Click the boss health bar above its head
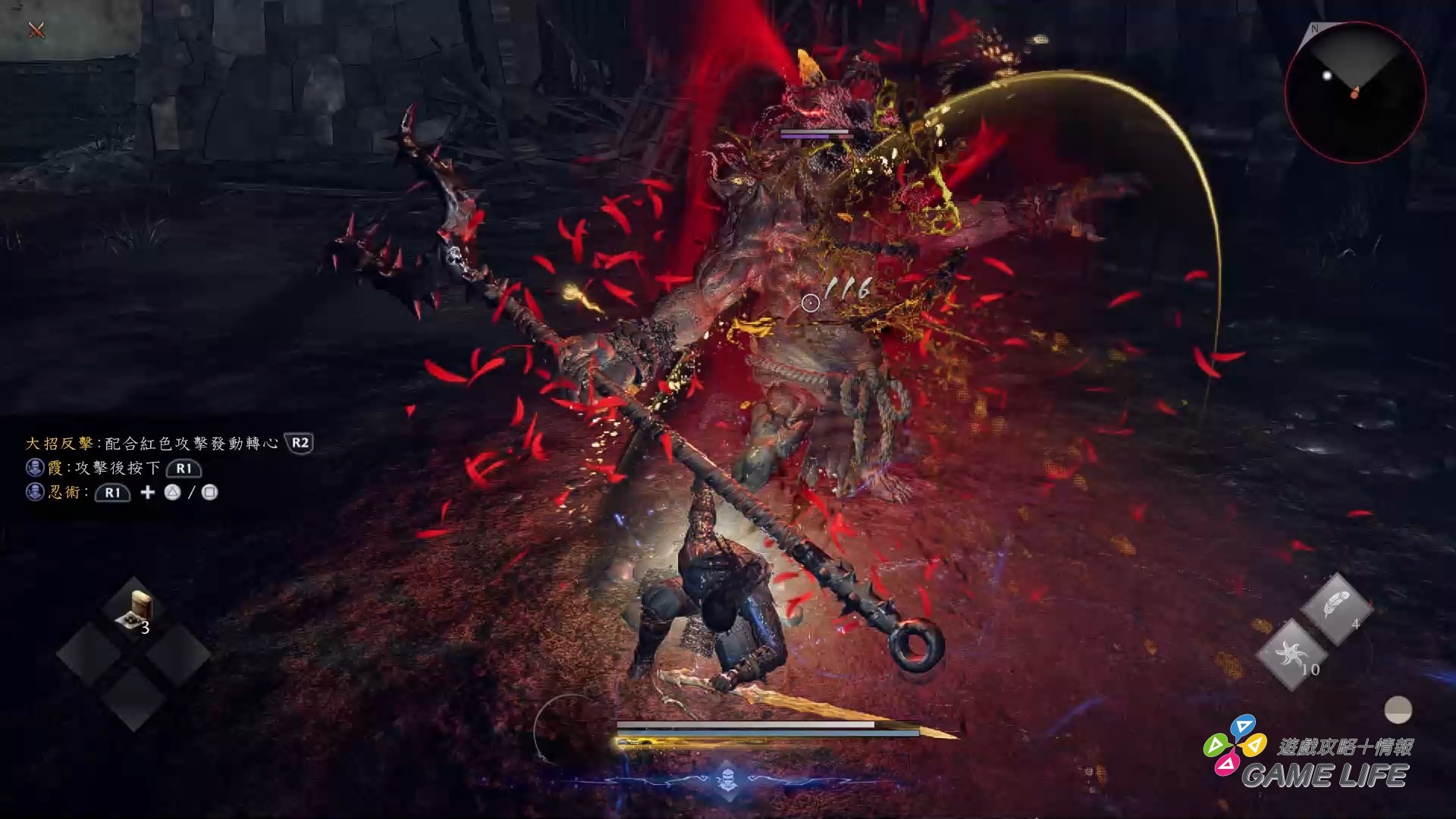1456x819 pixels. pos(813,130)
